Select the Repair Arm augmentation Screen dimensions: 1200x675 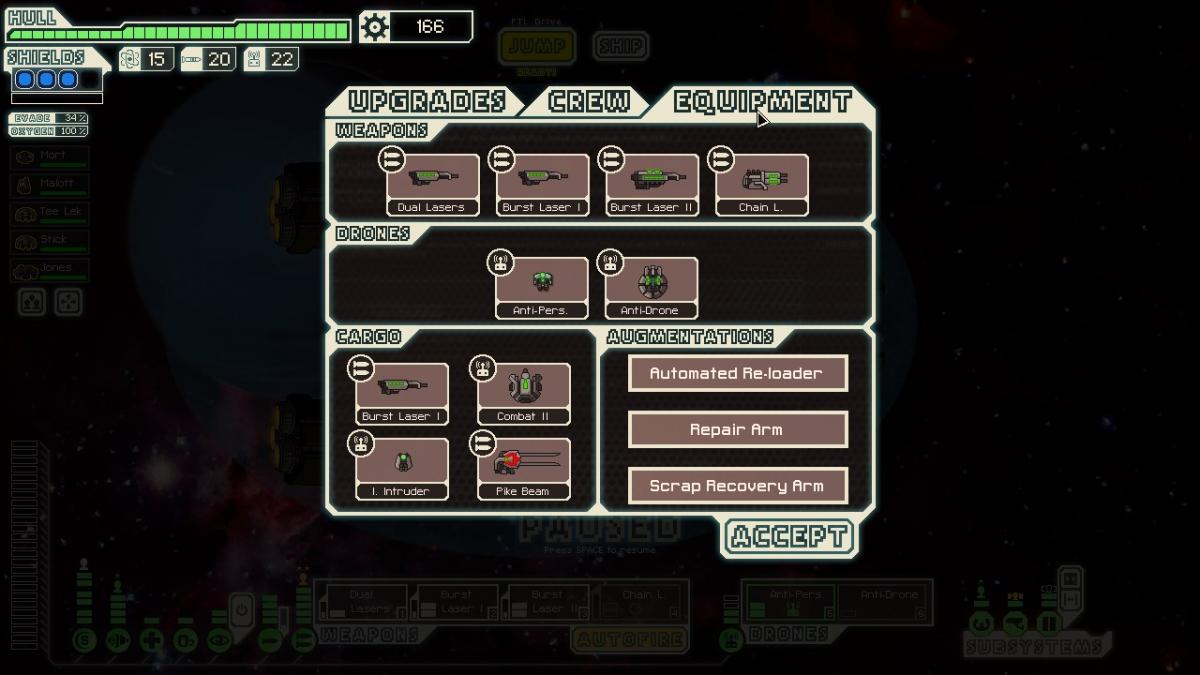737,430
